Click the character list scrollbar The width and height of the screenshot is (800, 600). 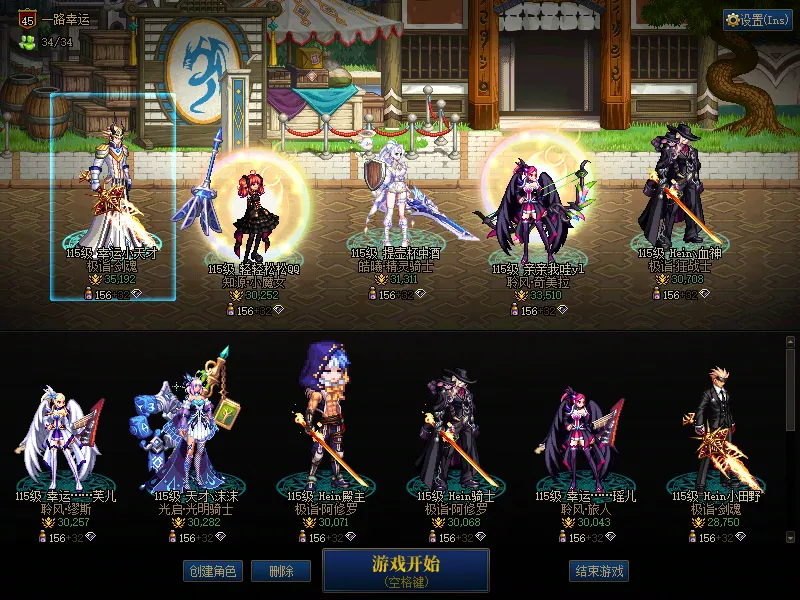[x=791, y=440]
